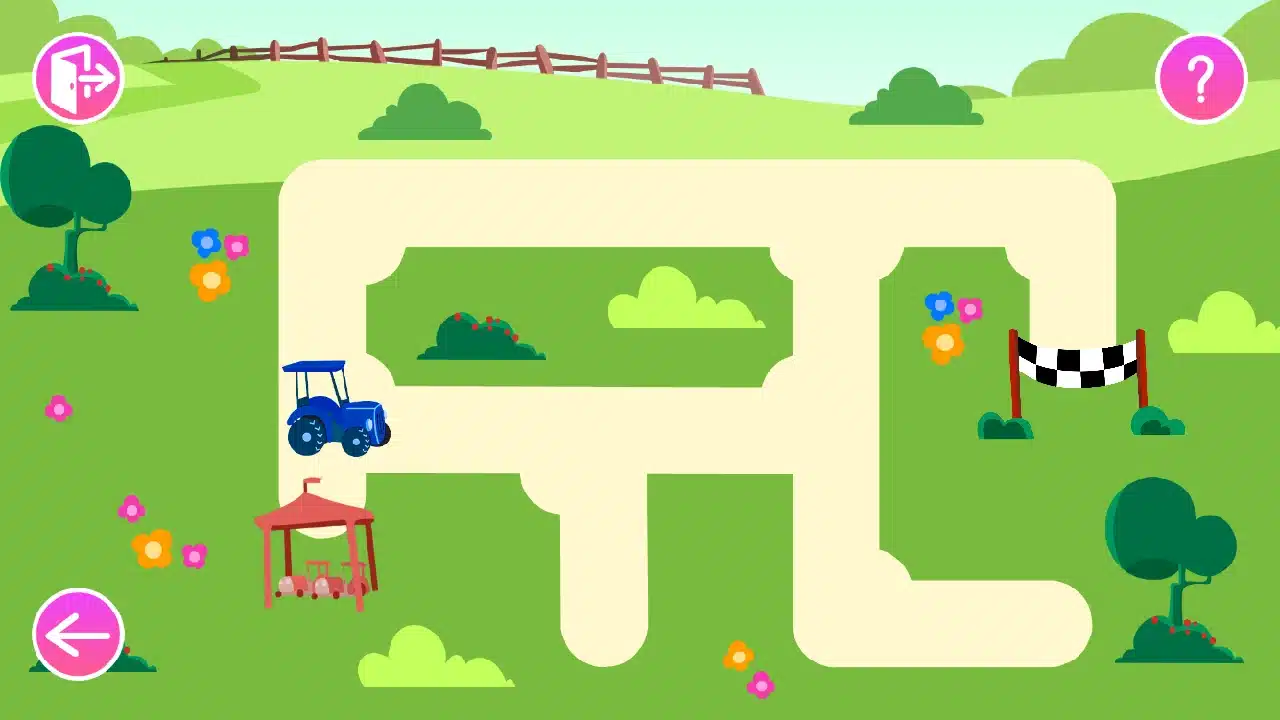Open the question mark help icon

coord(1199,76)
